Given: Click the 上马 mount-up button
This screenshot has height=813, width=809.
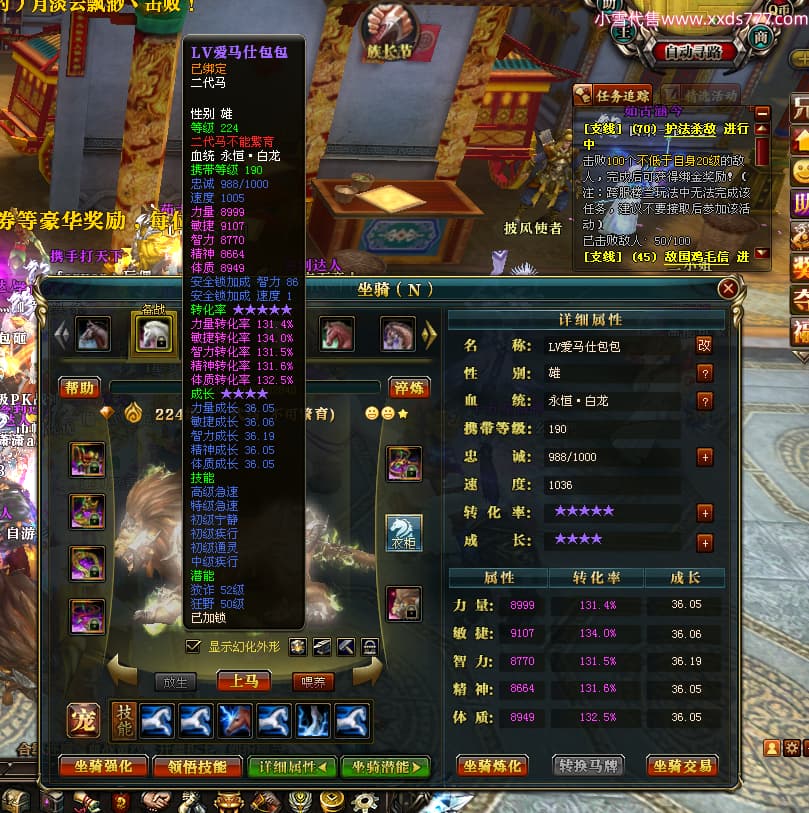Looking at the screenshot, I should tap(243, 681).
